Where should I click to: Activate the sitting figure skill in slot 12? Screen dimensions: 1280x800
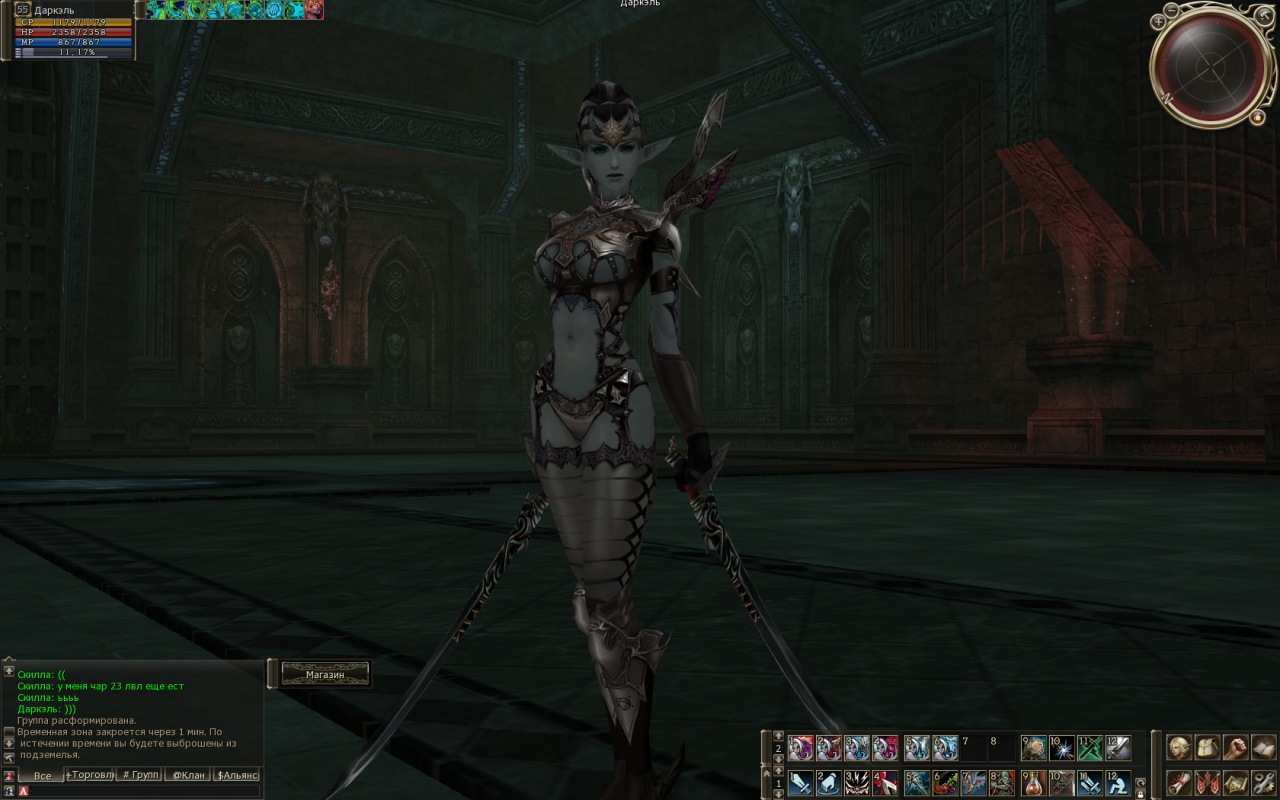pos(1119,782)
